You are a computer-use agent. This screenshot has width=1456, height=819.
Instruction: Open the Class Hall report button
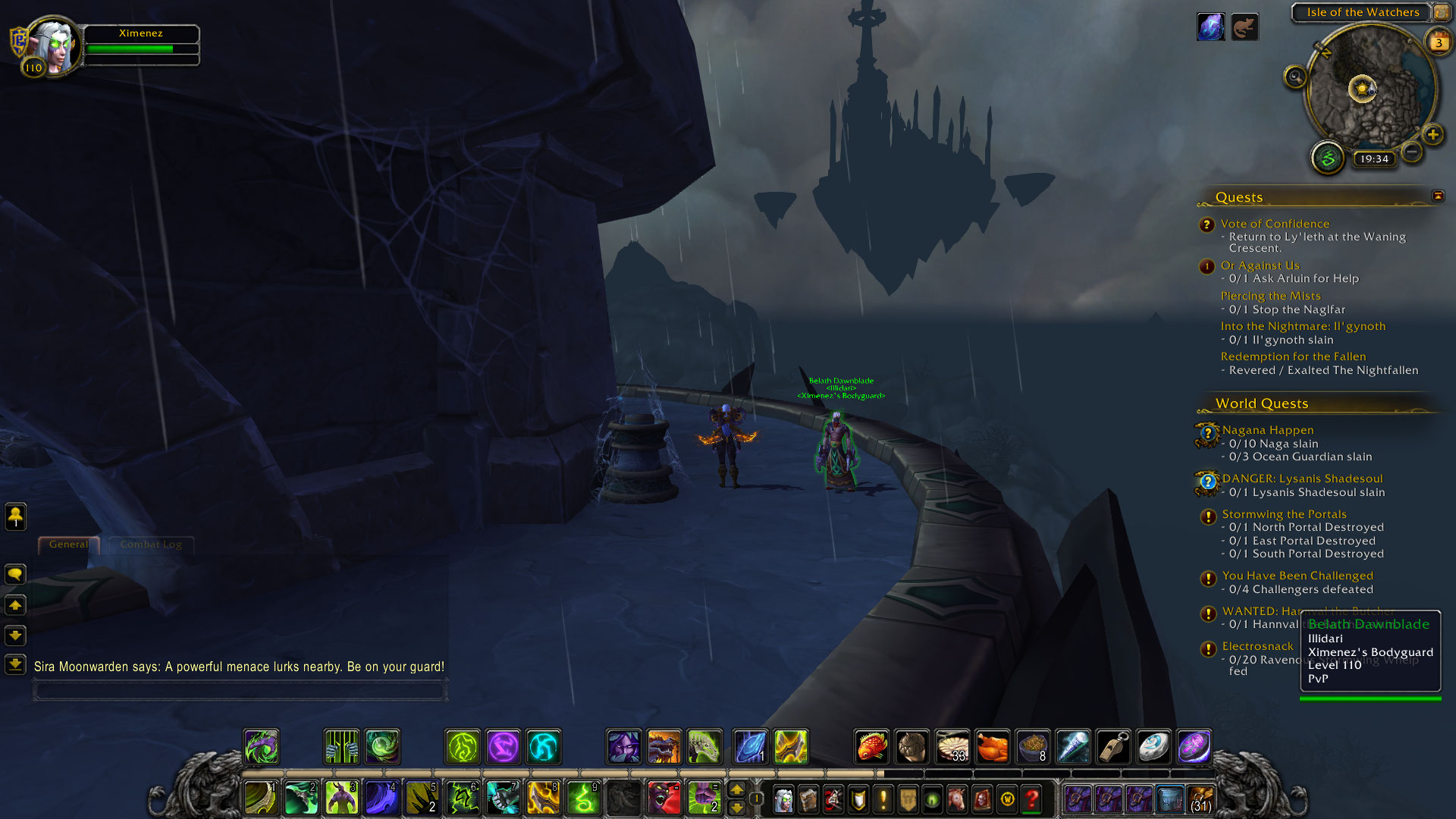pos(1328,158)
